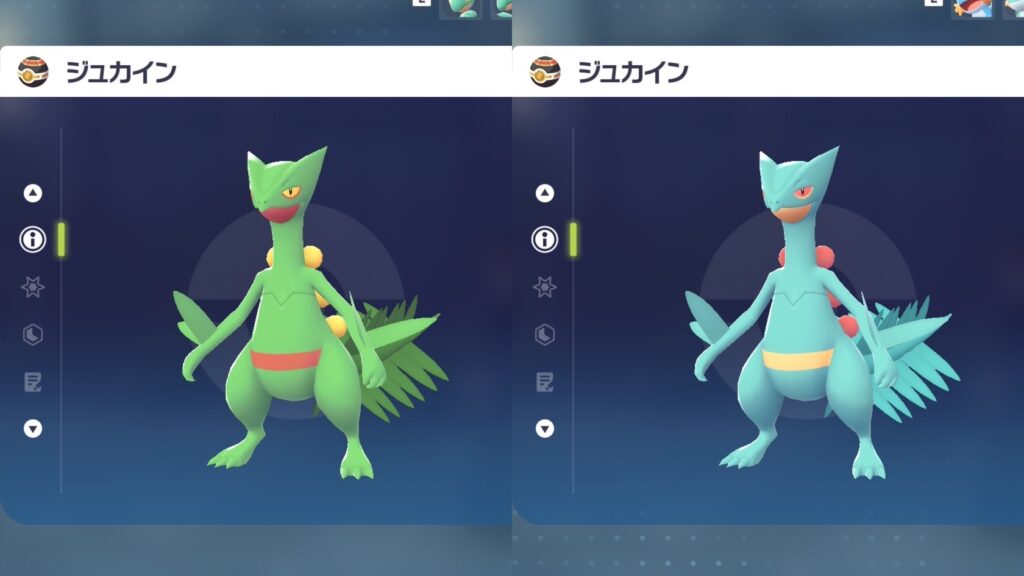
Task: Open the star-shaped tab beside the blue shiny Sceptile
Action: [545, 287]
